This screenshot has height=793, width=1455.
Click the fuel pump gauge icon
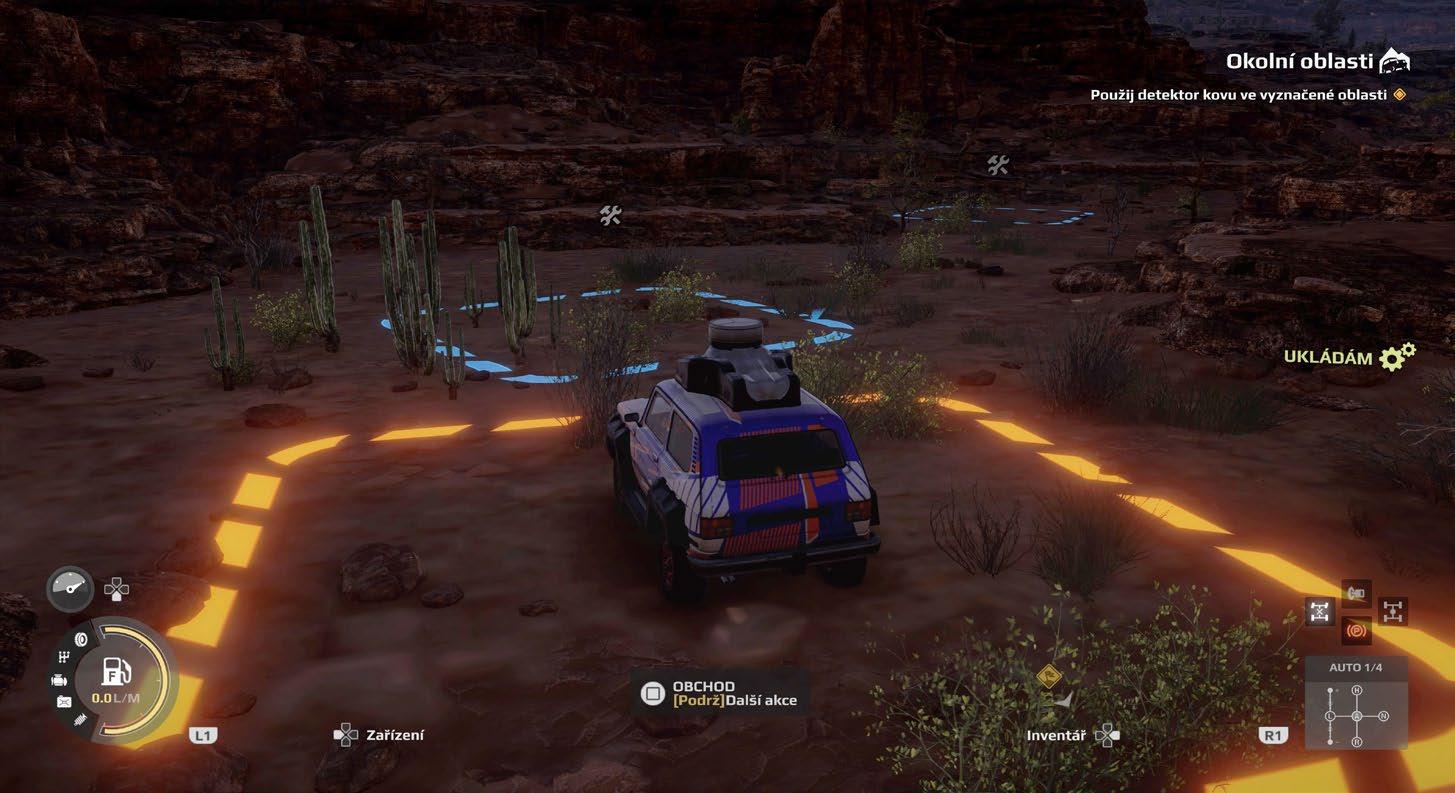116,672
